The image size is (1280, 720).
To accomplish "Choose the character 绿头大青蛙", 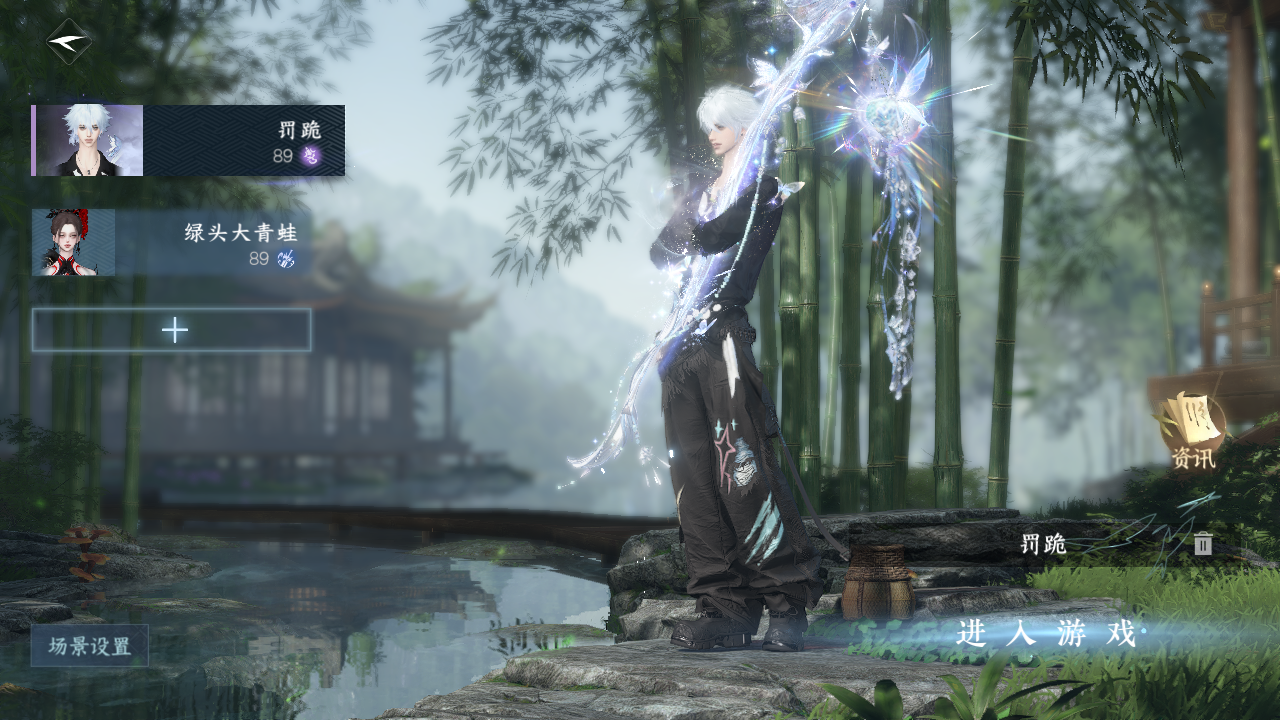I will pyautogui.click(x=171, y=243).
